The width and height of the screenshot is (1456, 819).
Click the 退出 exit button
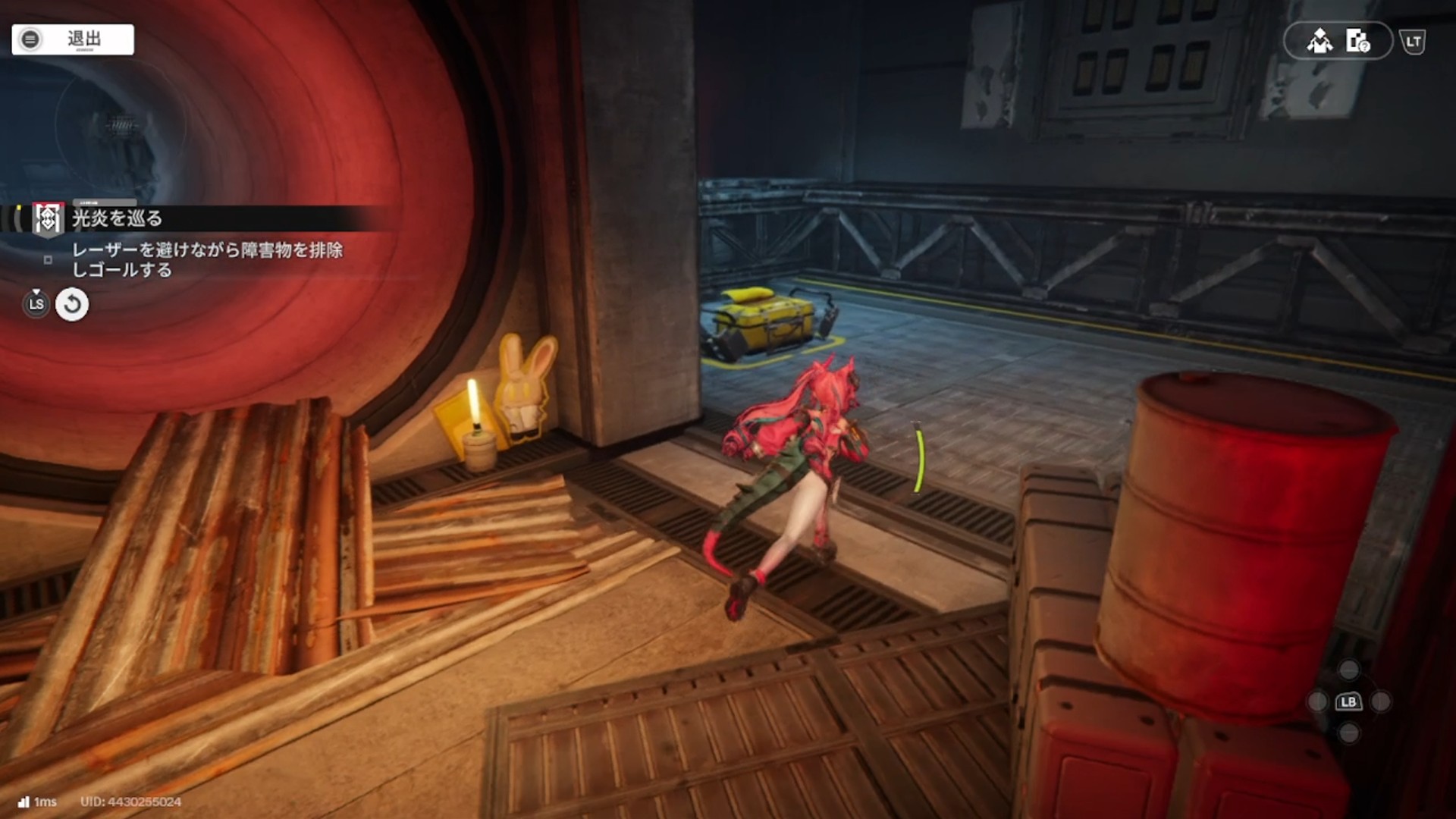[73, 39]
